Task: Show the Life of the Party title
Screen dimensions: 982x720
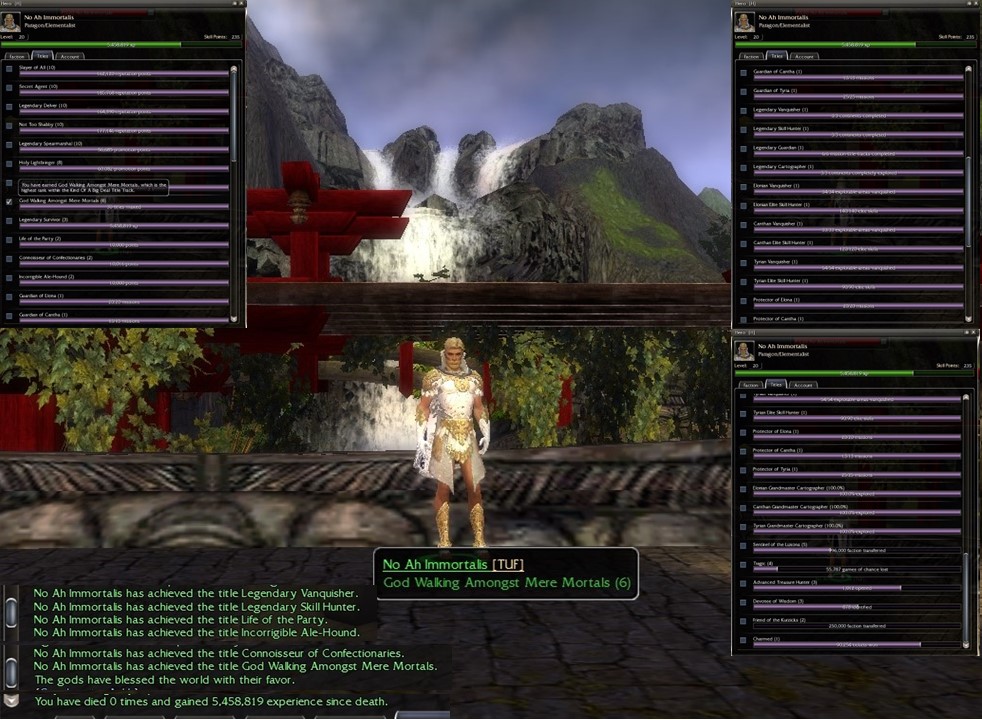Action: point(10,239)
